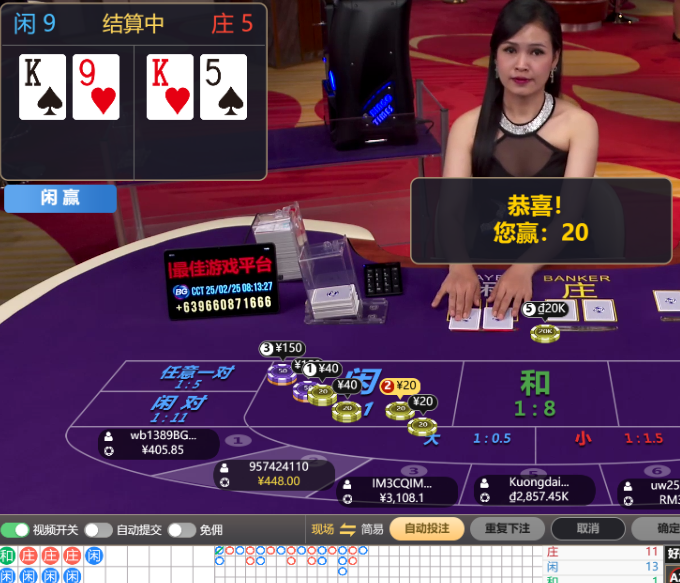Select seat of player IM3CQIM
The width and height of the screenshot is (680, 583).
[398, 490]
